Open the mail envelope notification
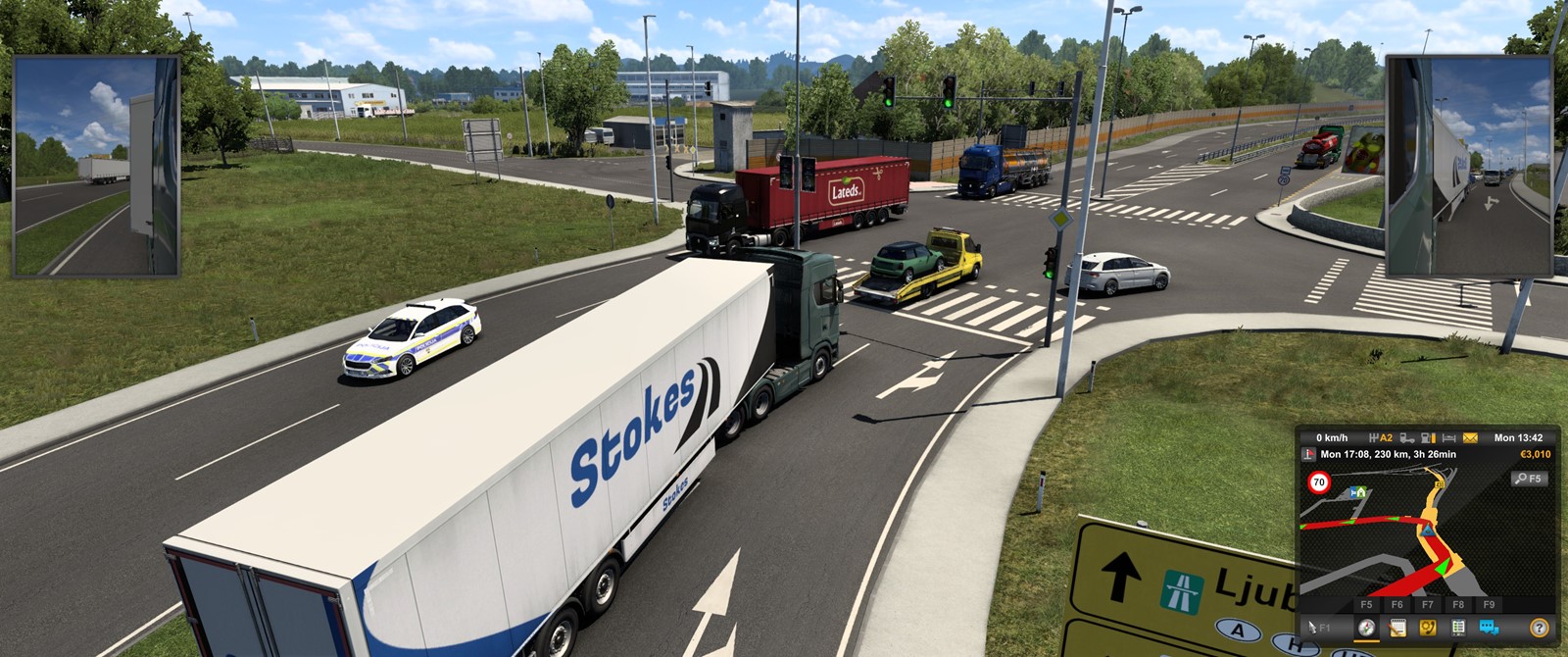Screen dimensions: 1568x657 click(1470, 437)
